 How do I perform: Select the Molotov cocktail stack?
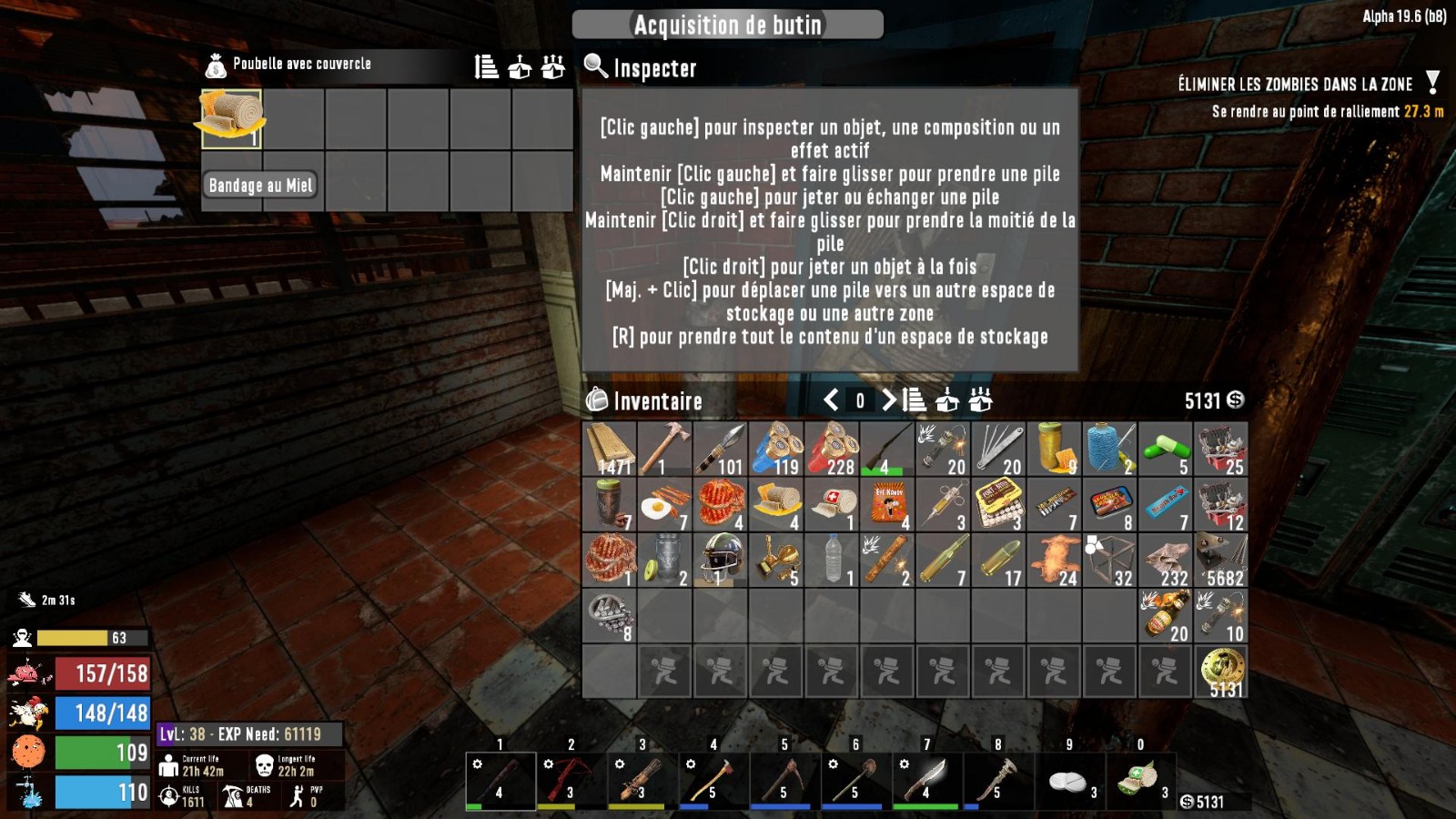pyautogui.click(x=1165, y=616)
